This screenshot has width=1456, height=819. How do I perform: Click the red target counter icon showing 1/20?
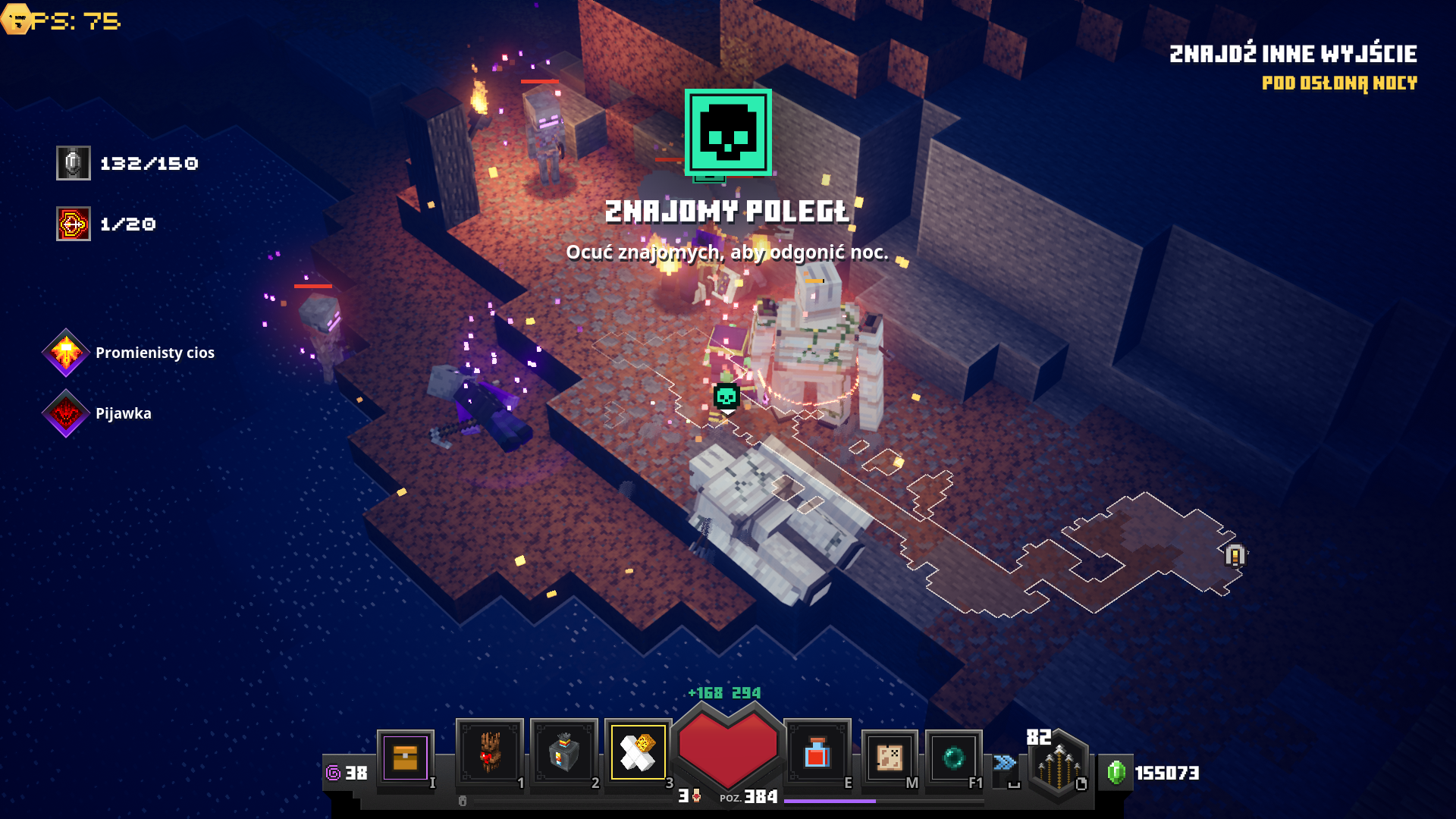click(74, 224)
